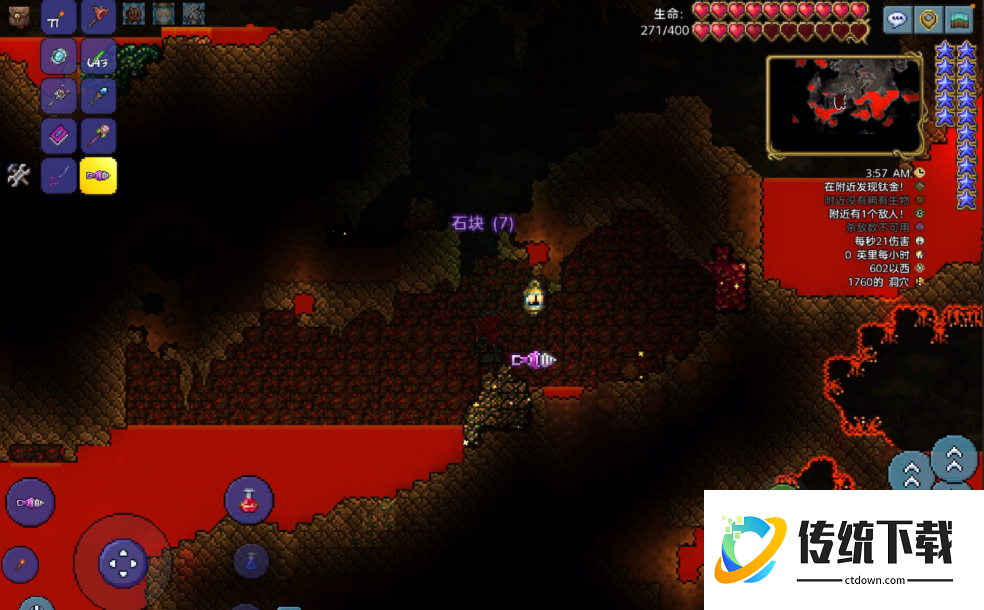Open the crossed tools settings icon

click(x=18, y=175)
